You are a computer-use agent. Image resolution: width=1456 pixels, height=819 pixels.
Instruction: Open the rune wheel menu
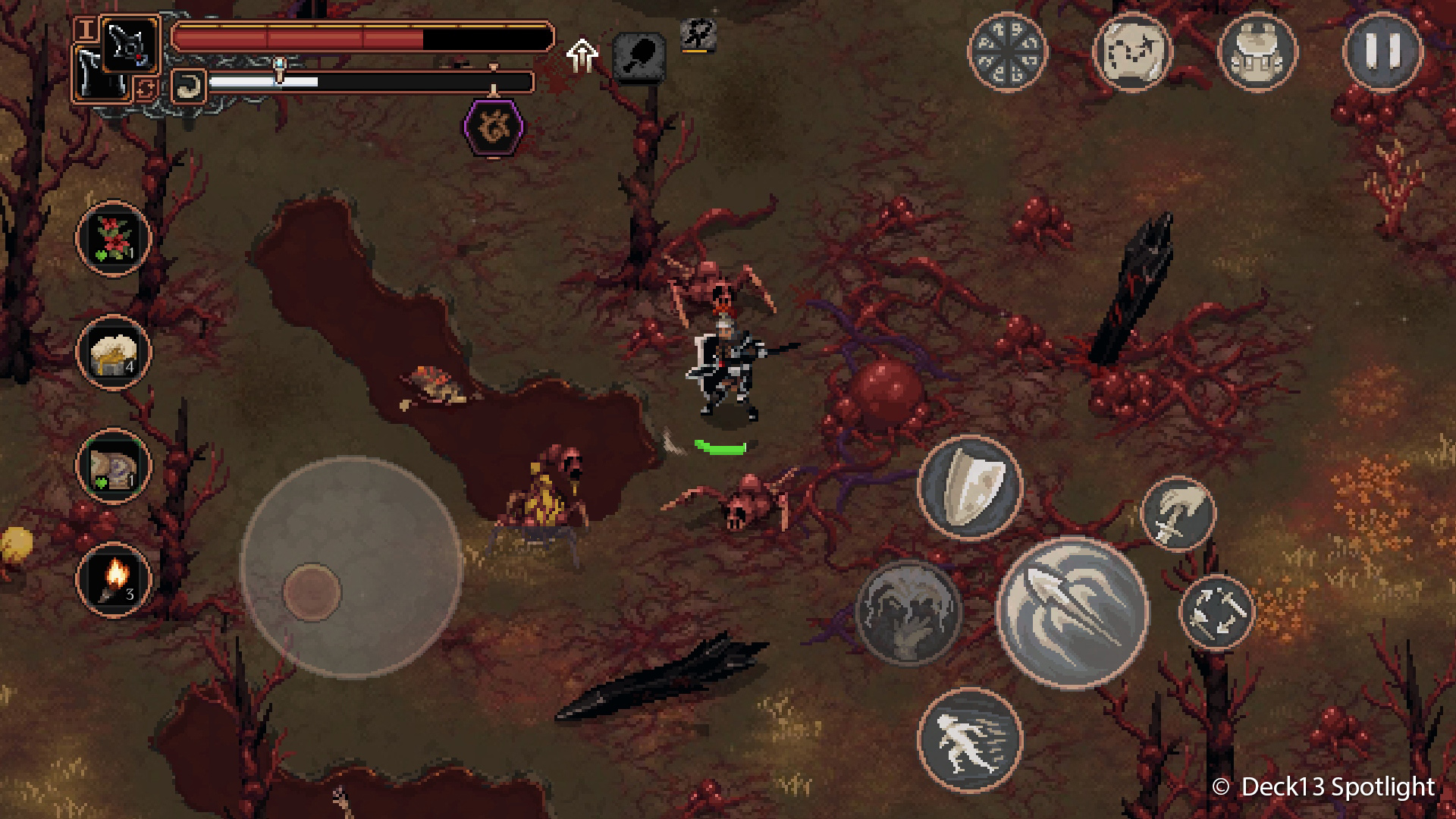[x=1007, y=52]
